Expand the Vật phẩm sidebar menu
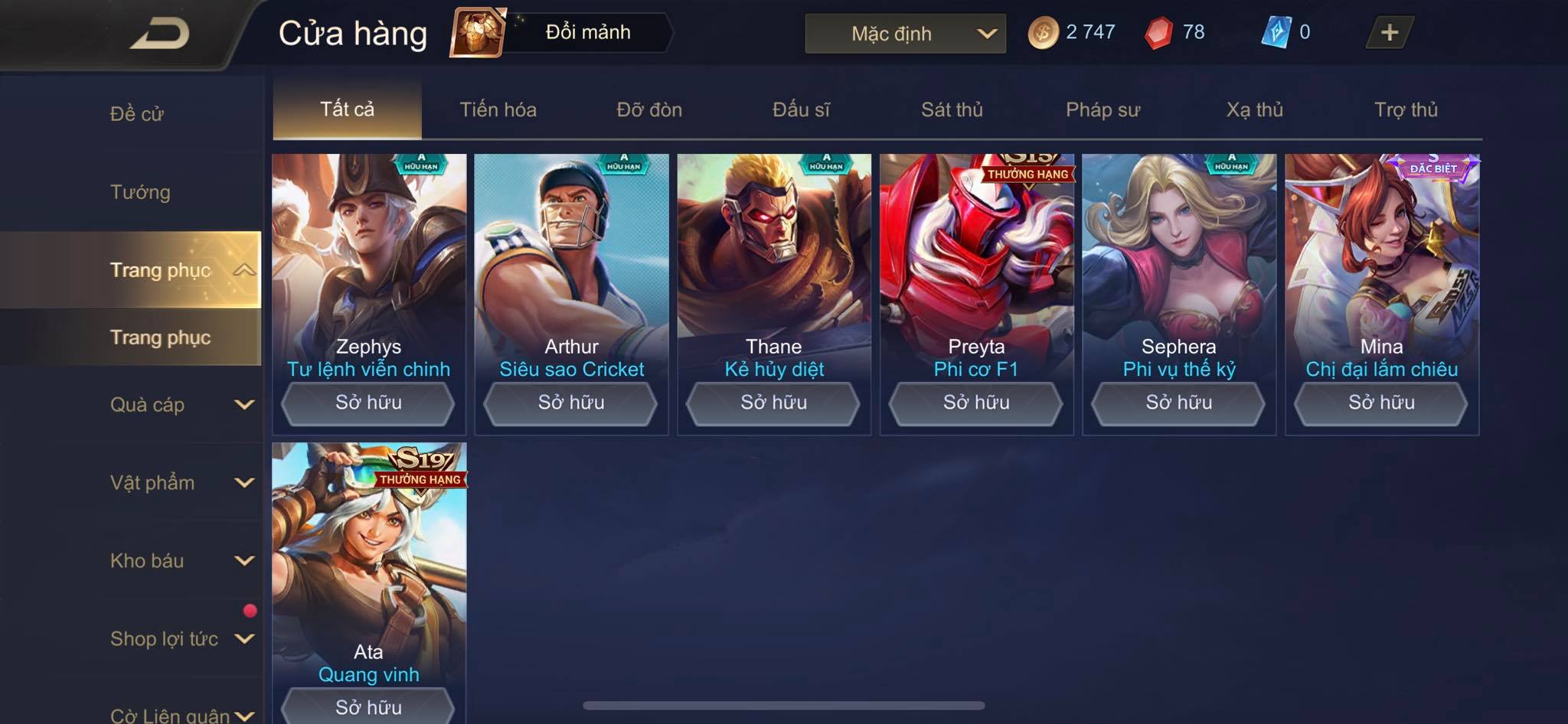This screenshot has height=724, width=1568. [180, 482]
